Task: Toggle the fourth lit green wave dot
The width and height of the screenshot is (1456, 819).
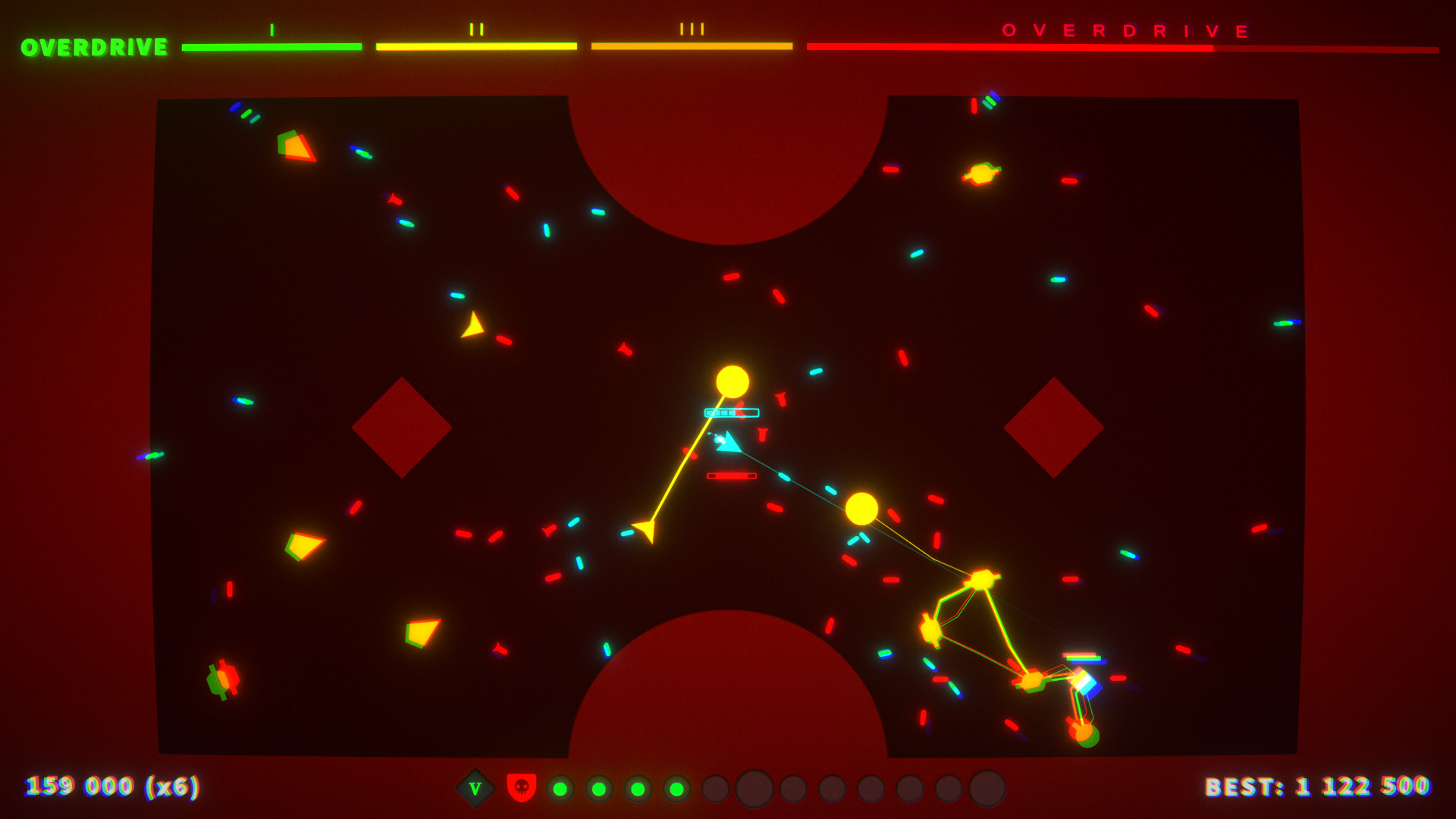Action: pyautogui.click(x=676, y=789)
